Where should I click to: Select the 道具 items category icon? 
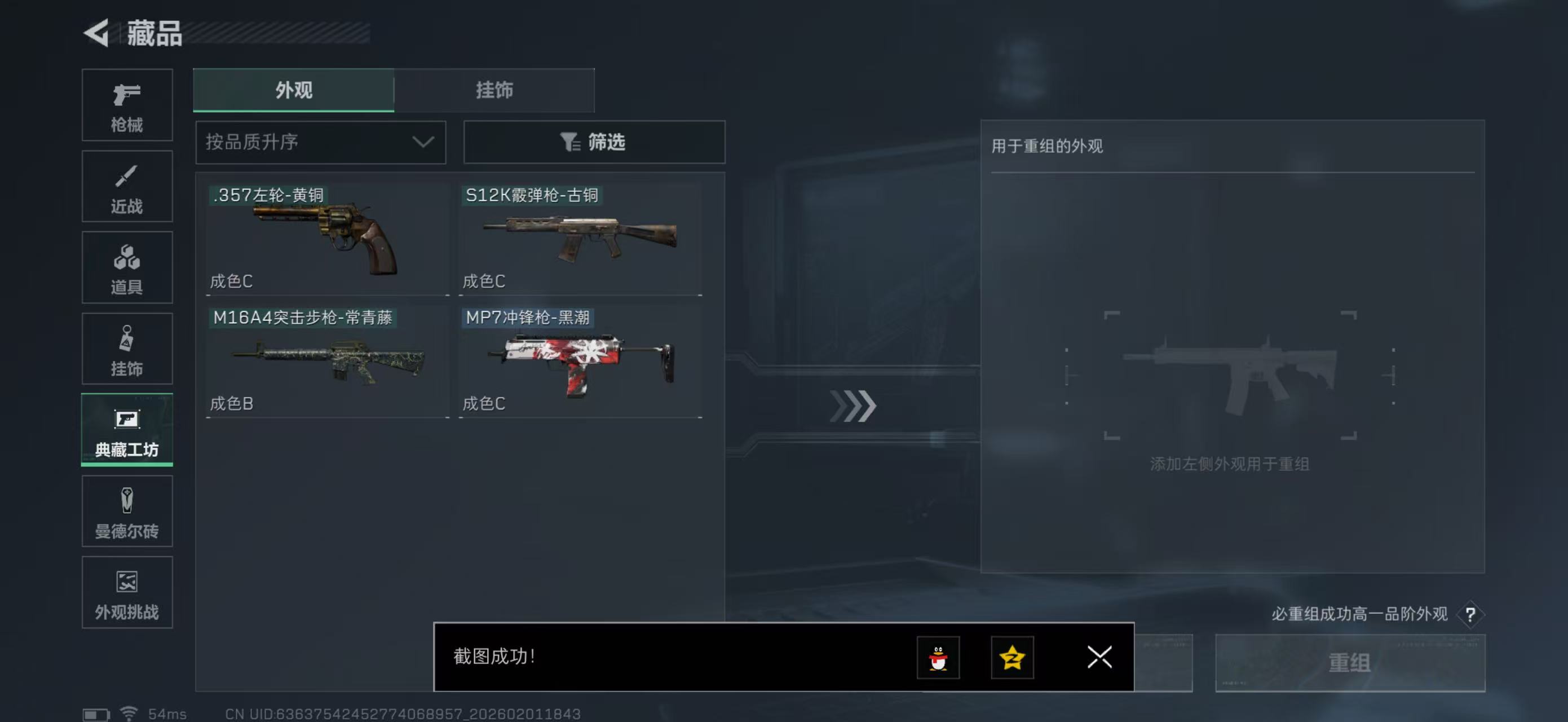pos(127,267)
